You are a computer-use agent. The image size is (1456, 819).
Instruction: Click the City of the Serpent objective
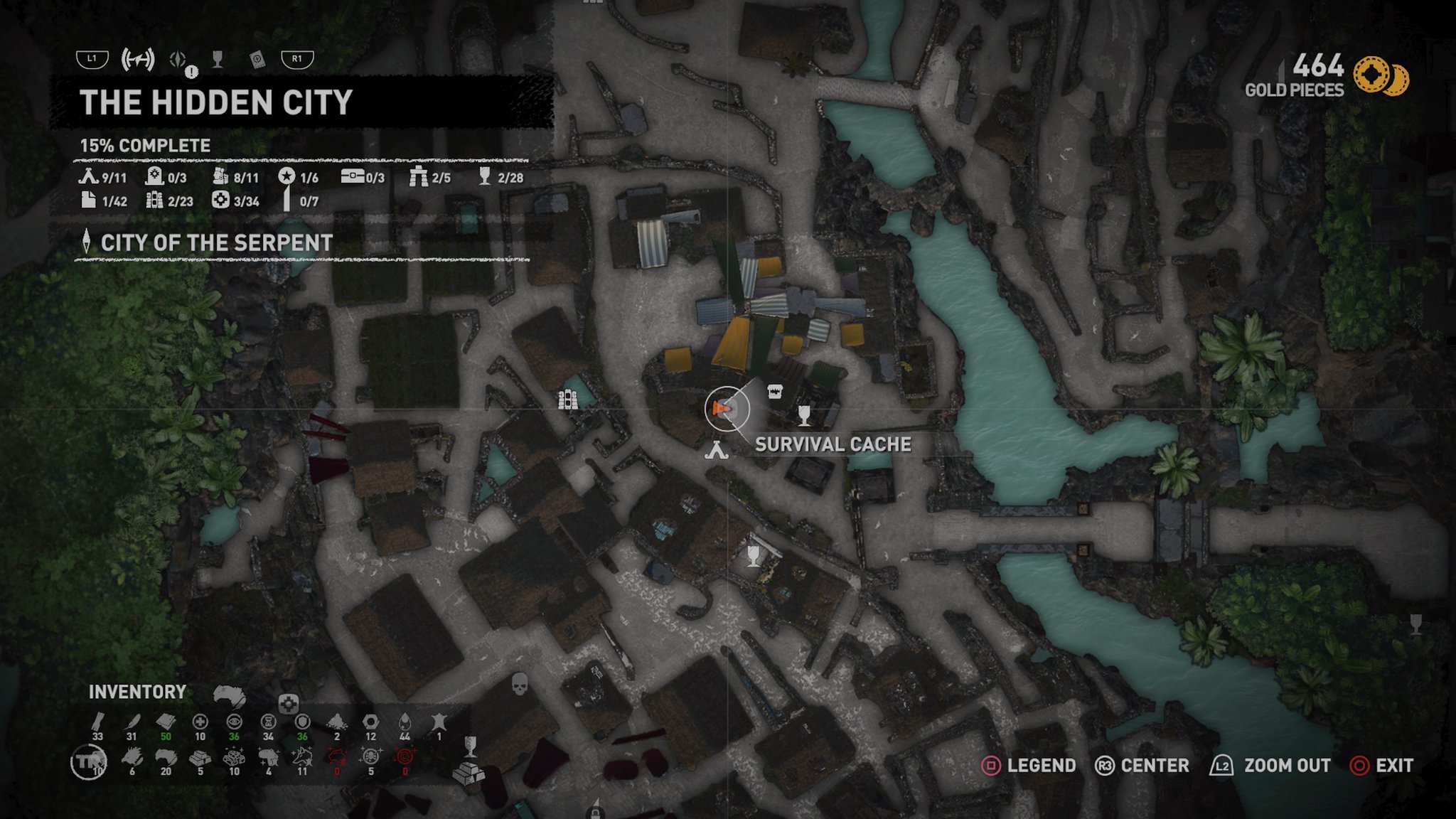pos(216,243)
